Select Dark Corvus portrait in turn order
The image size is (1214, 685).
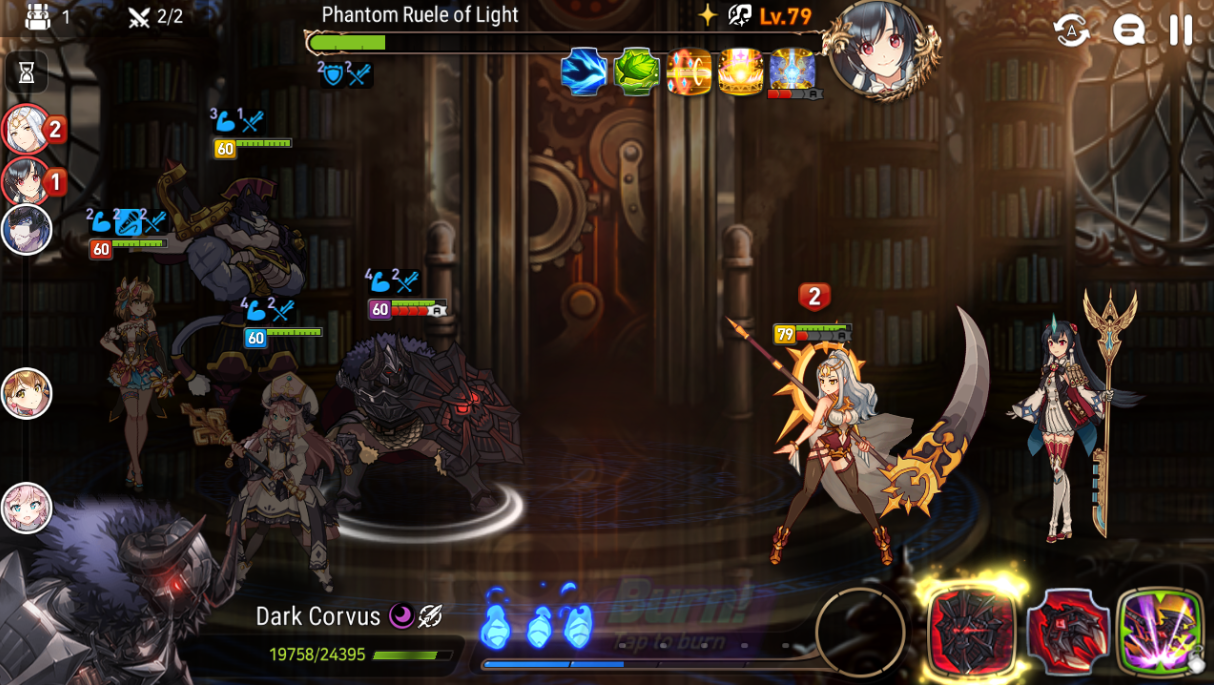click(x=26, y=230)
